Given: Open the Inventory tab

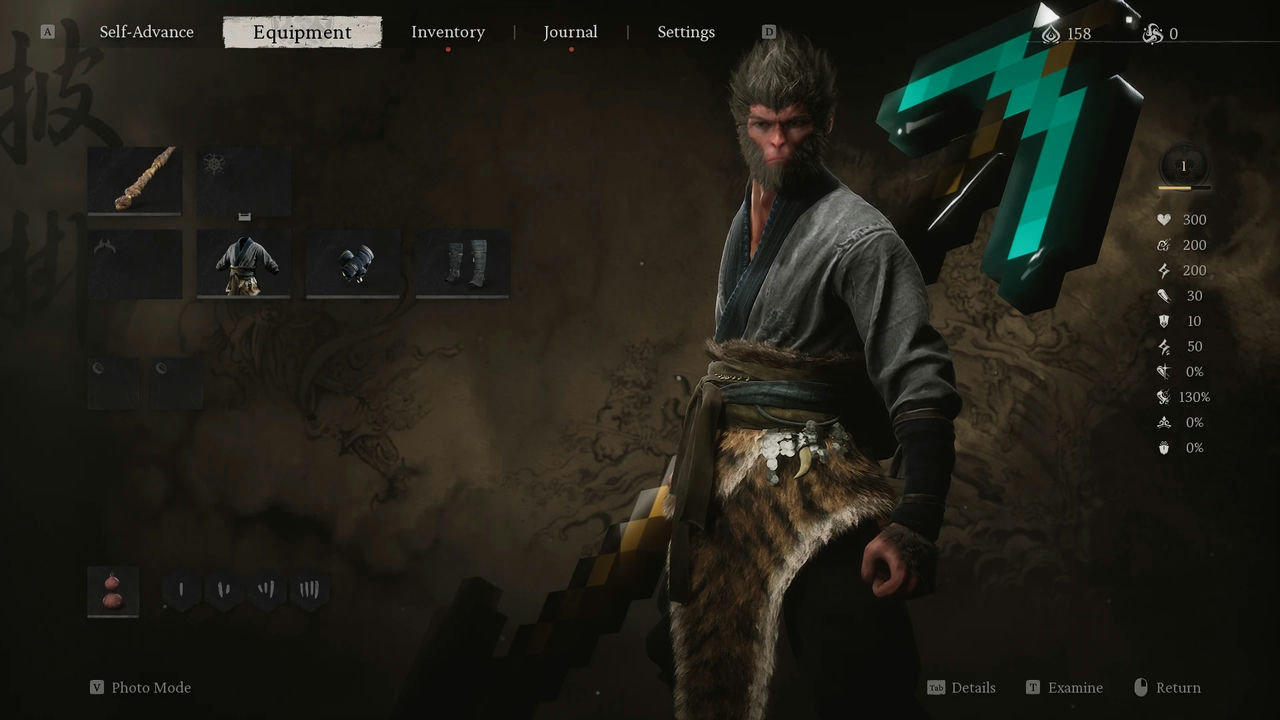Looking at the screenshot, I should coord(447,32).
